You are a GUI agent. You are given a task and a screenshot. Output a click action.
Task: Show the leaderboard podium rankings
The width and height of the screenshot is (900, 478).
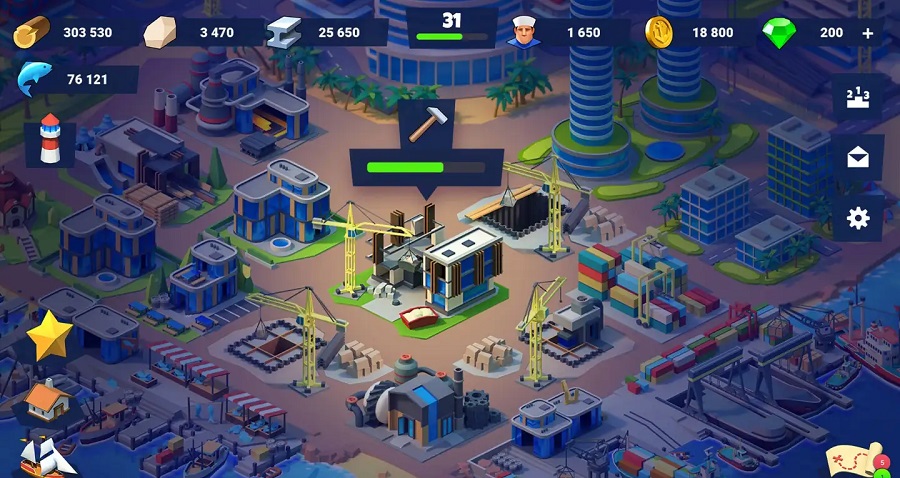(858, 98)
